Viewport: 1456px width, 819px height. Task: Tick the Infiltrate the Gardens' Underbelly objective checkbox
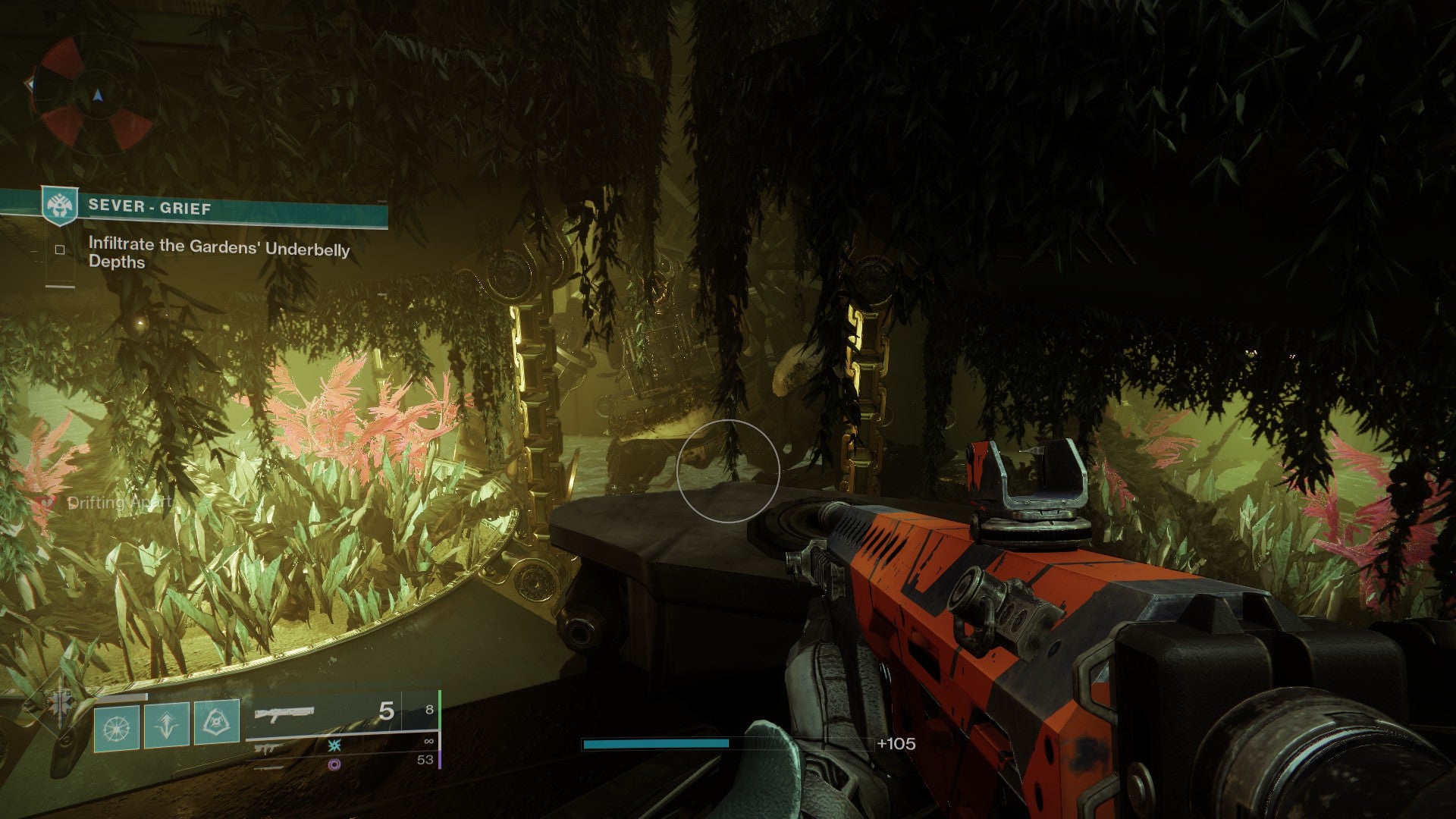(60, 249)
